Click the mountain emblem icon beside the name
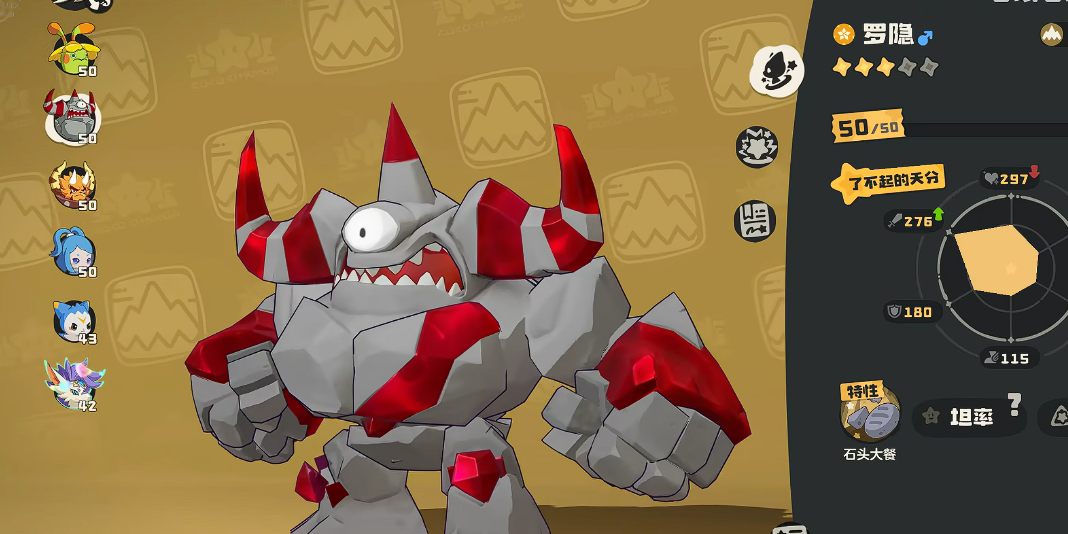The image size is (1068, 534). pos(1052,35)
